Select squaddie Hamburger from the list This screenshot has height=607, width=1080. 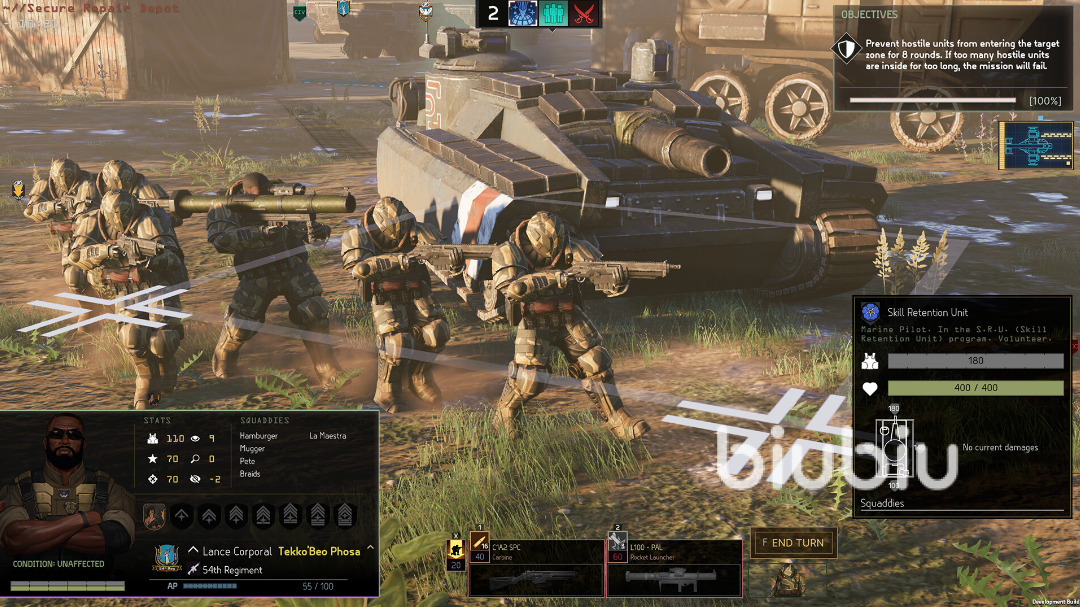tap(259, 436)
